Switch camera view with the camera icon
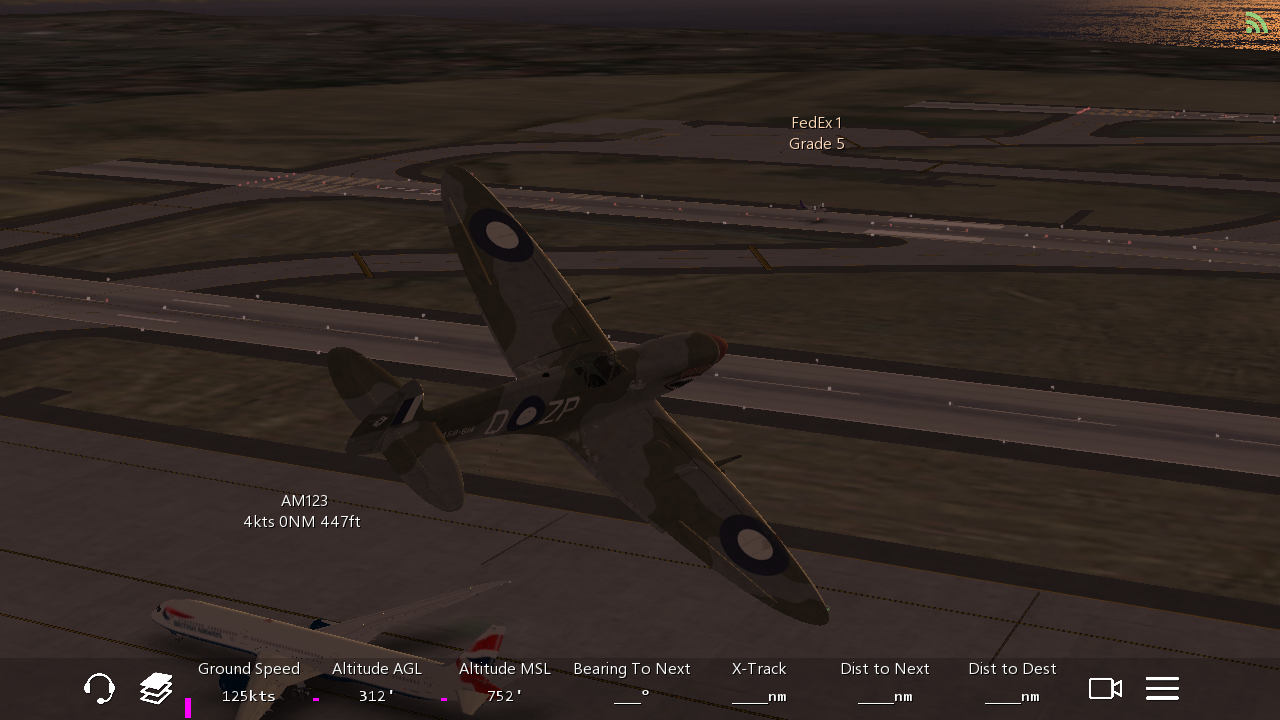This screenshot has width=1280, height=720. pos(1105,688)
